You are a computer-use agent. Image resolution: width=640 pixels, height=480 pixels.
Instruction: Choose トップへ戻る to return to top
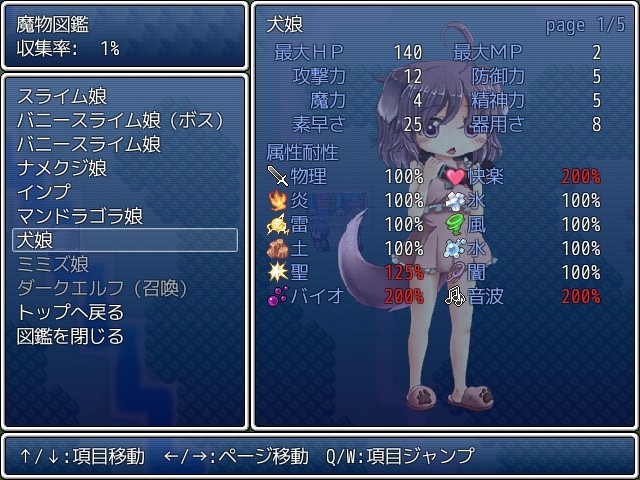coord(71,312)
